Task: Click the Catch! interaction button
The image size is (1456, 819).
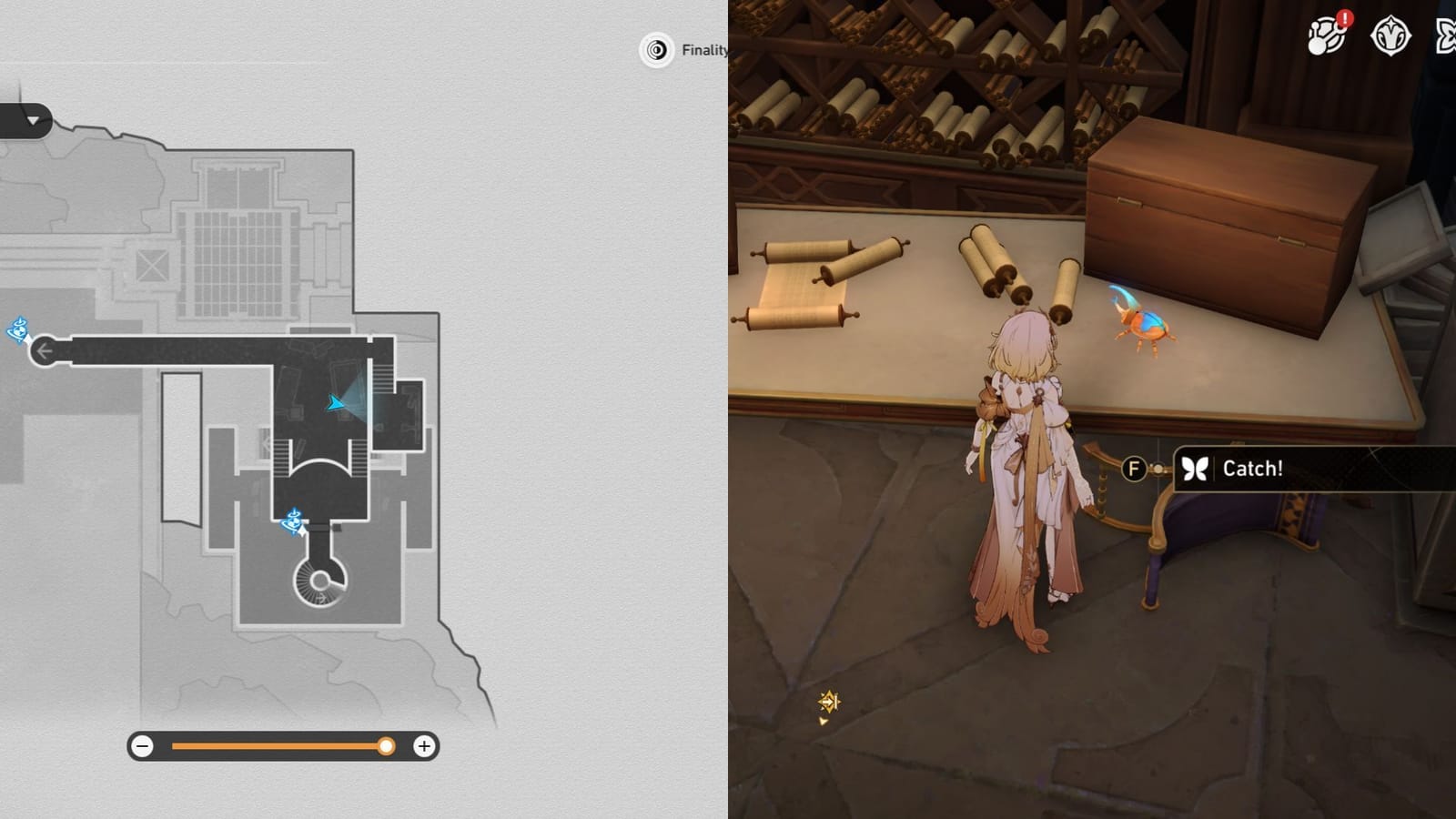Action: pos(1256,470)
